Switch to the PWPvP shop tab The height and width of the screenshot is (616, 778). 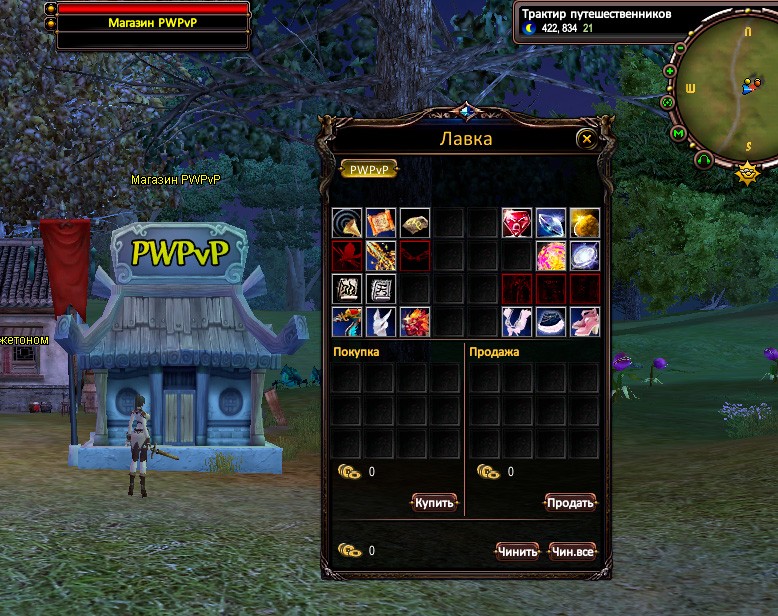pos(369,170)
